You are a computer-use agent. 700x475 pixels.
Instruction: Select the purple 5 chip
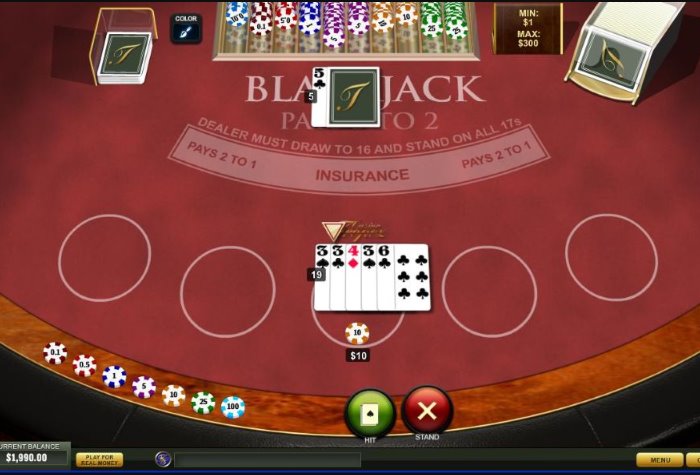[x=144, y=386]
